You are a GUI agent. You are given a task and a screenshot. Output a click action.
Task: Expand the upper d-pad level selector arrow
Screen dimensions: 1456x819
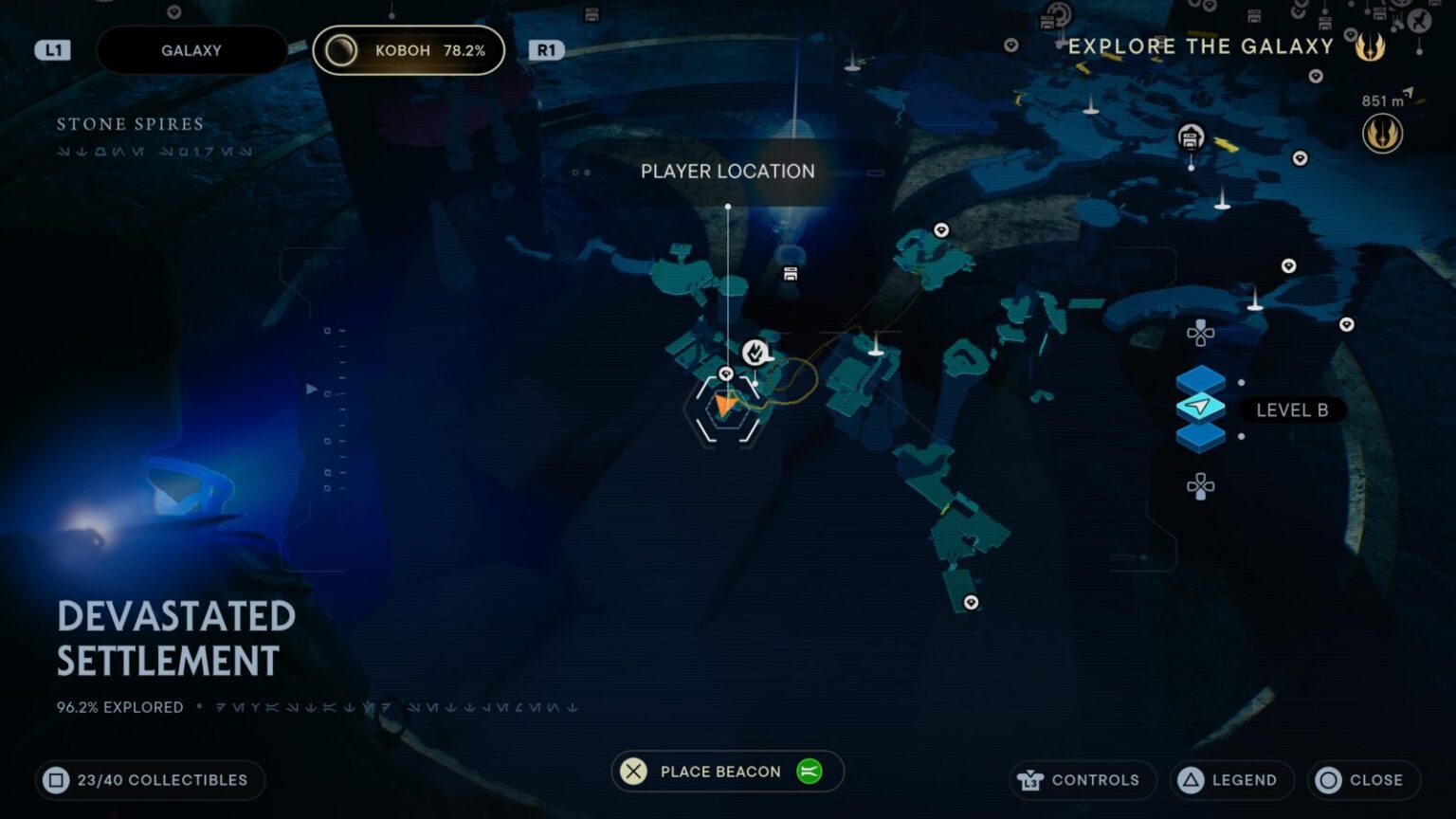(x=1201, y=333)
